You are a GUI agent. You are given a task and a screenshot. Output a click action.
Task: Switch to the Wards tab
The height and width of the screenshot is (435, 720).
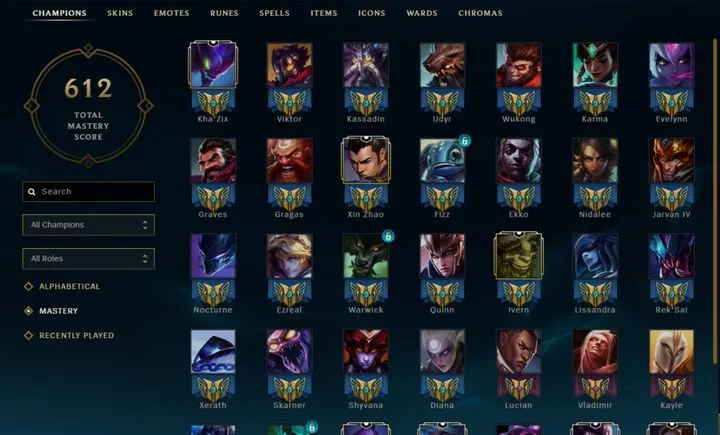[421, 14]
